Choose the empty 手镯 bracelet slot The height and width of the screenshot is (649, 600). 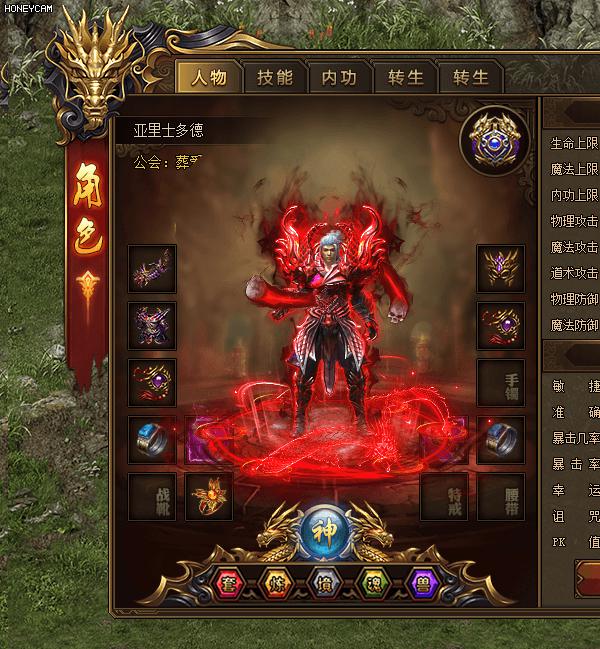click(x=501, y=383)
